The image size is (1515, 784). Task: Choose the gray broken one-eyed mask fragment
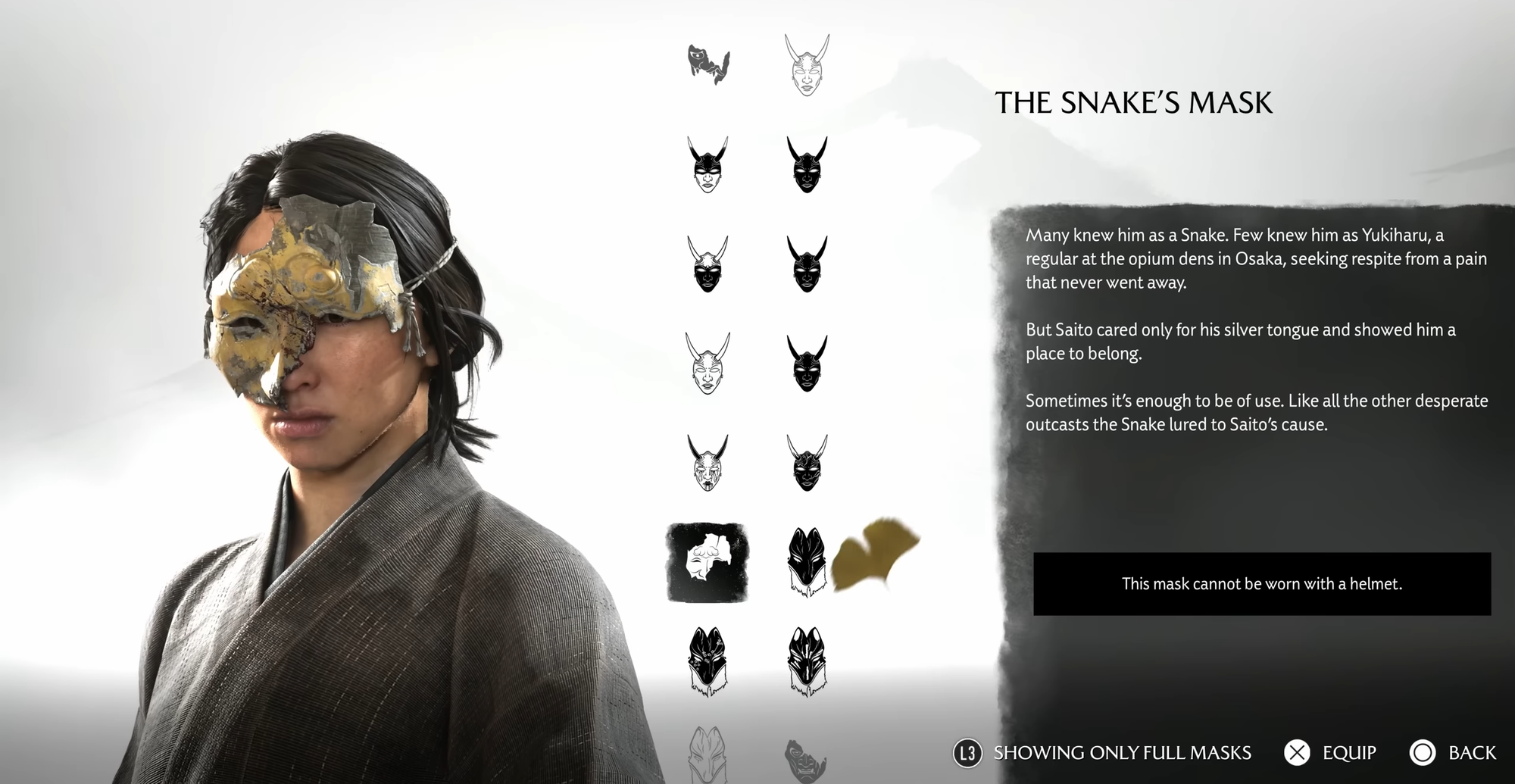tap(708, 64)
